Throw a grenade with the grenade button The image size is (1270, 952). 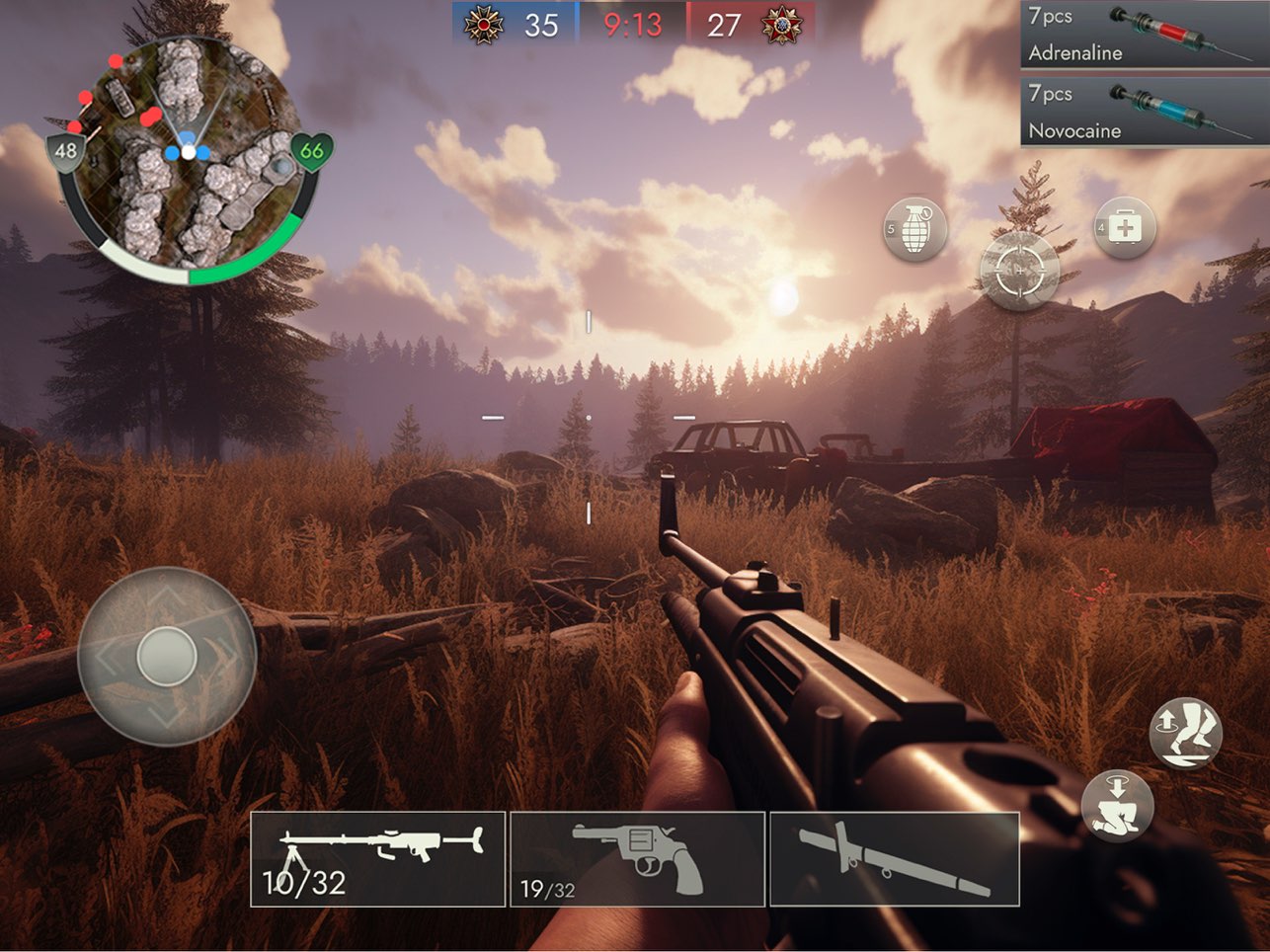click(915, 230)
